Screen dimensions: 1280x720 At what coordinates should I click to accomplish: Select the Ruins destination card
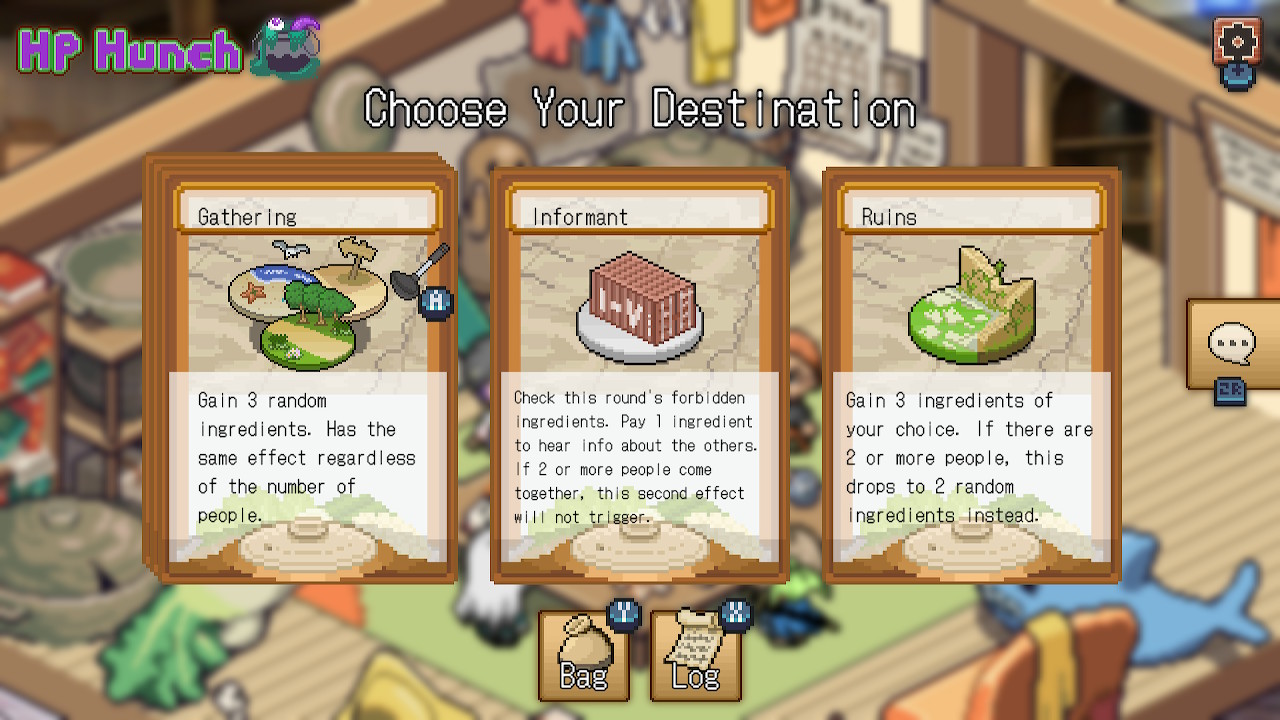click(x=970, y=375)
